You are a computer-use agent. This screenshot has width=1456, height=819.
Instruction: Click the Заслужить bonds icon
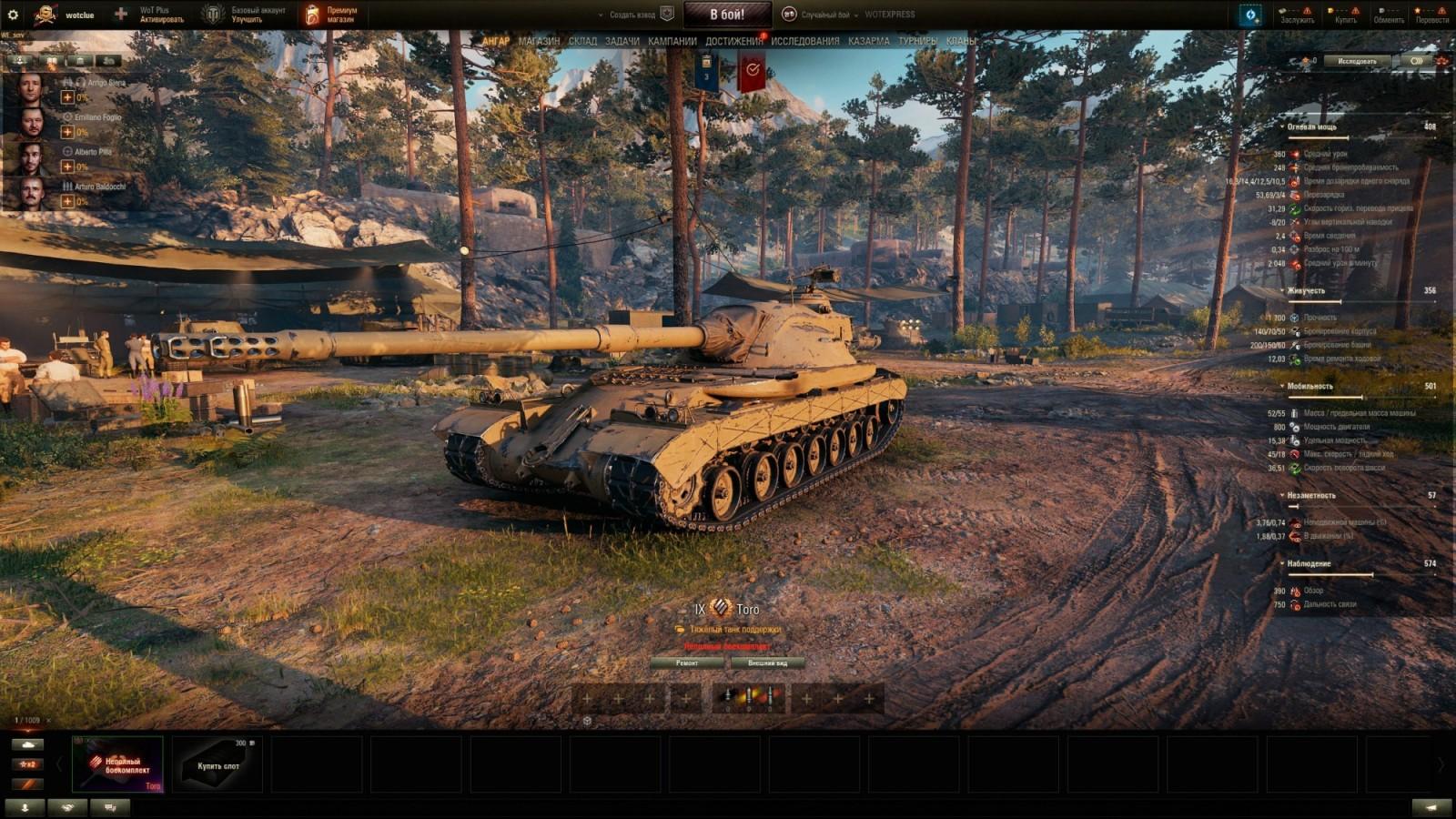tap(1282, 10)
